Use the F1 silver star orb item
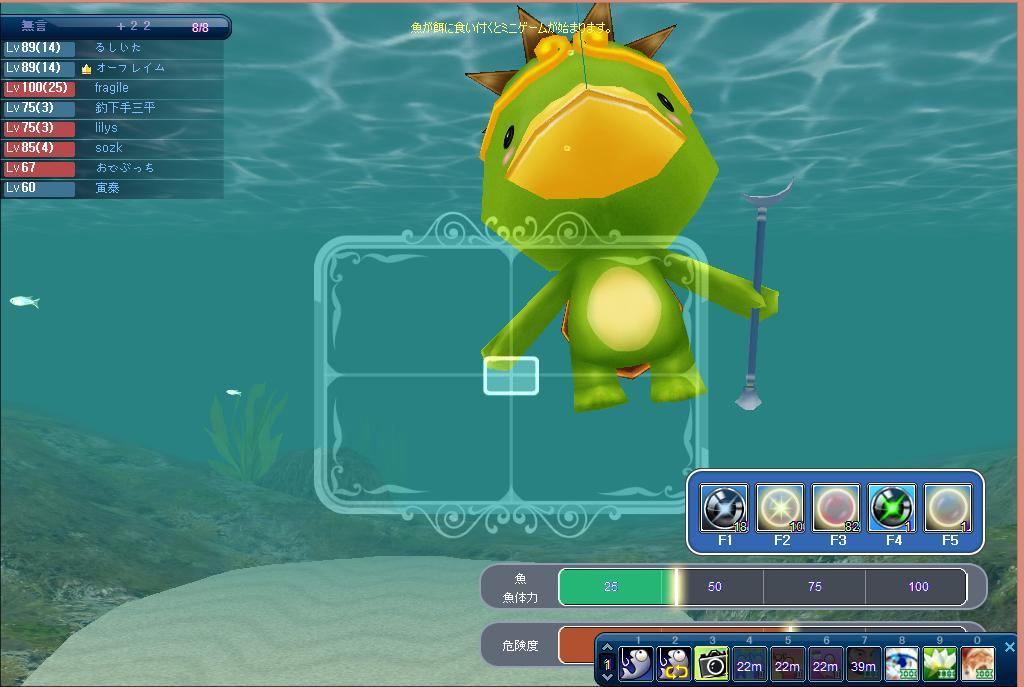The width and height of the screenshot is (1024, 687). (x=724, y=508)
